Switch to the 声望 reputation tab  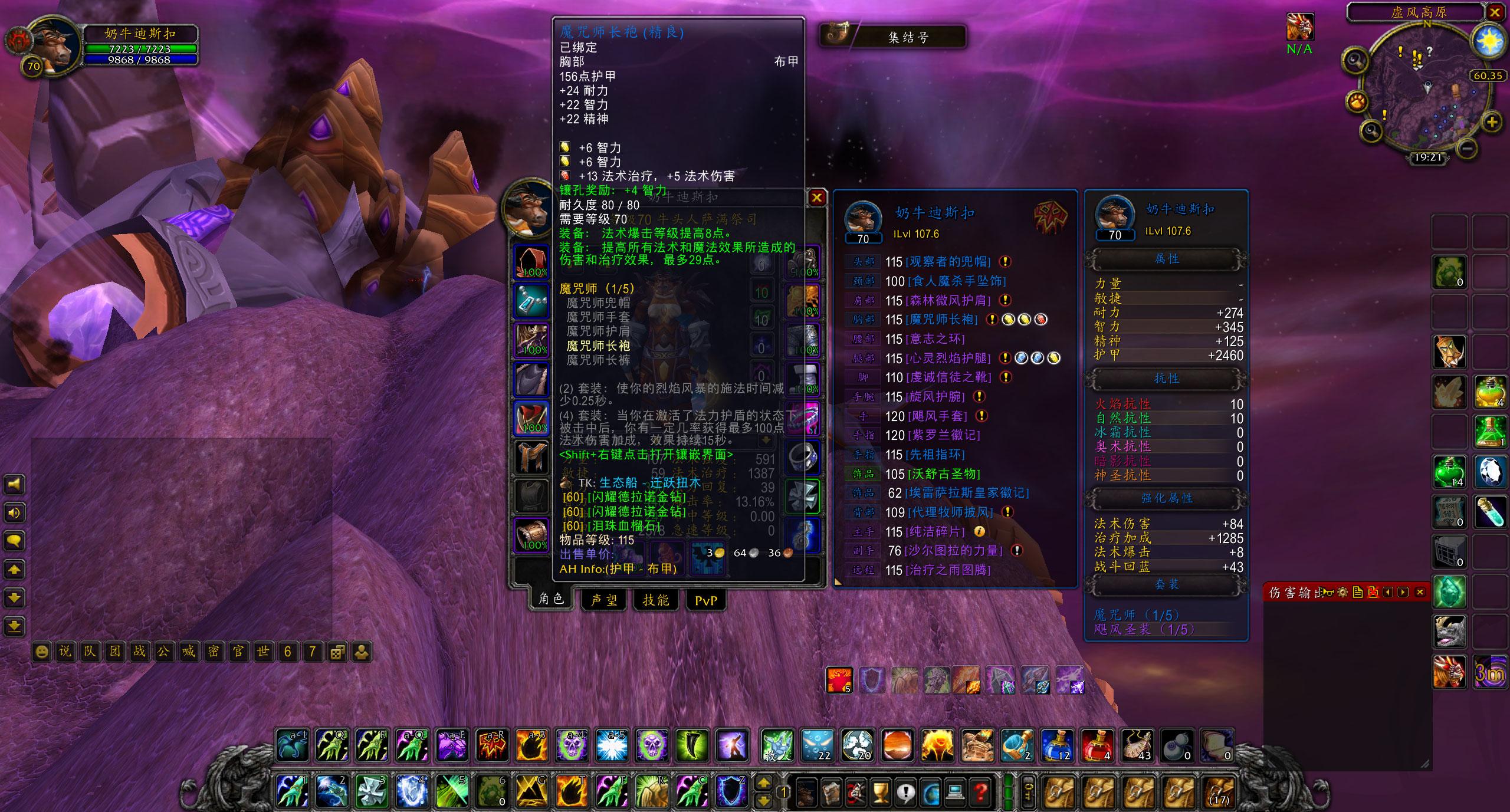604,600
